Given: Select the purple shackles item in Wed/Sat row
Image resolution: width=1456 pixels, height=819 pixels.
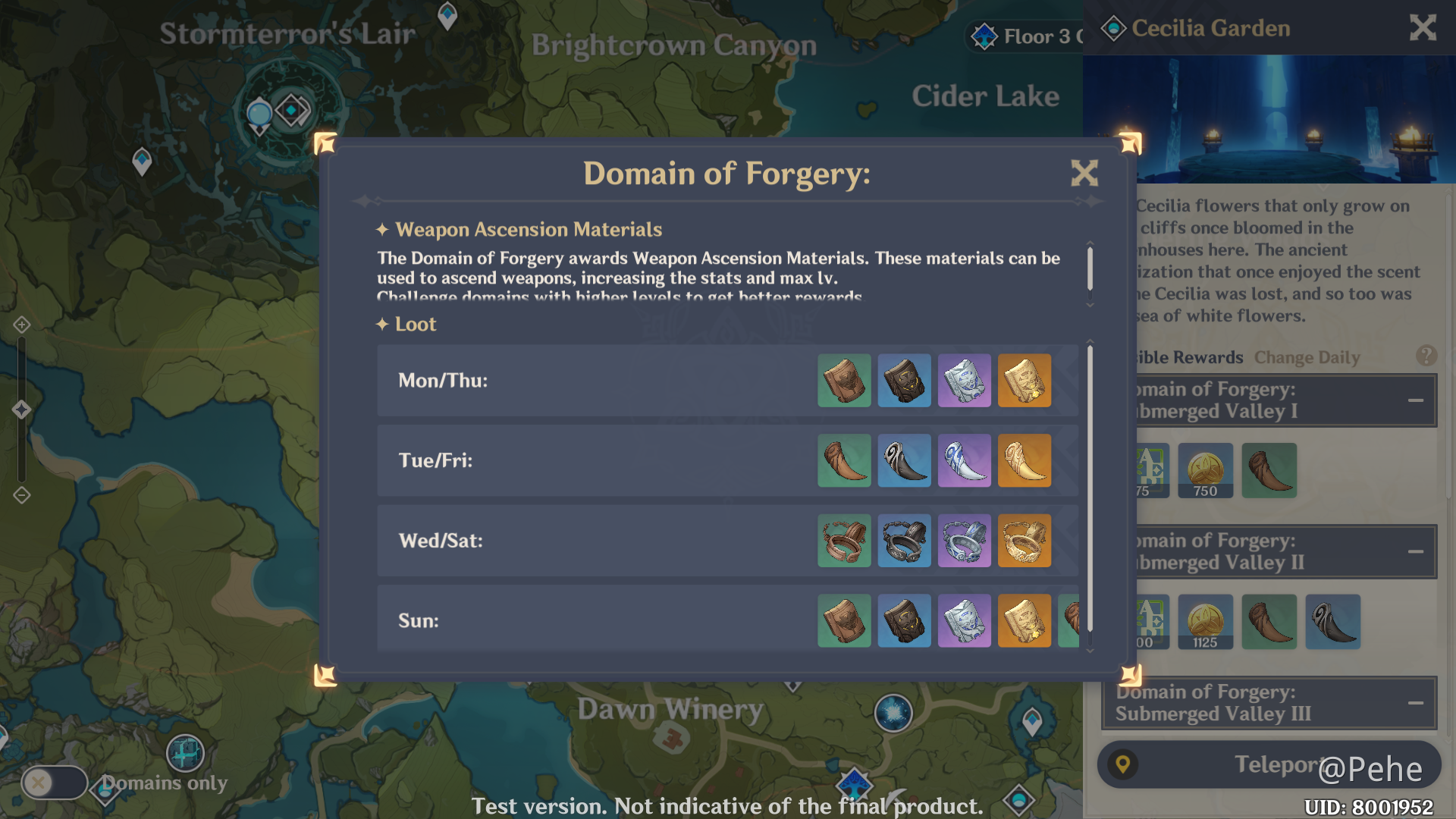Looking at the screenshot, I should click(x=964, y=541).
